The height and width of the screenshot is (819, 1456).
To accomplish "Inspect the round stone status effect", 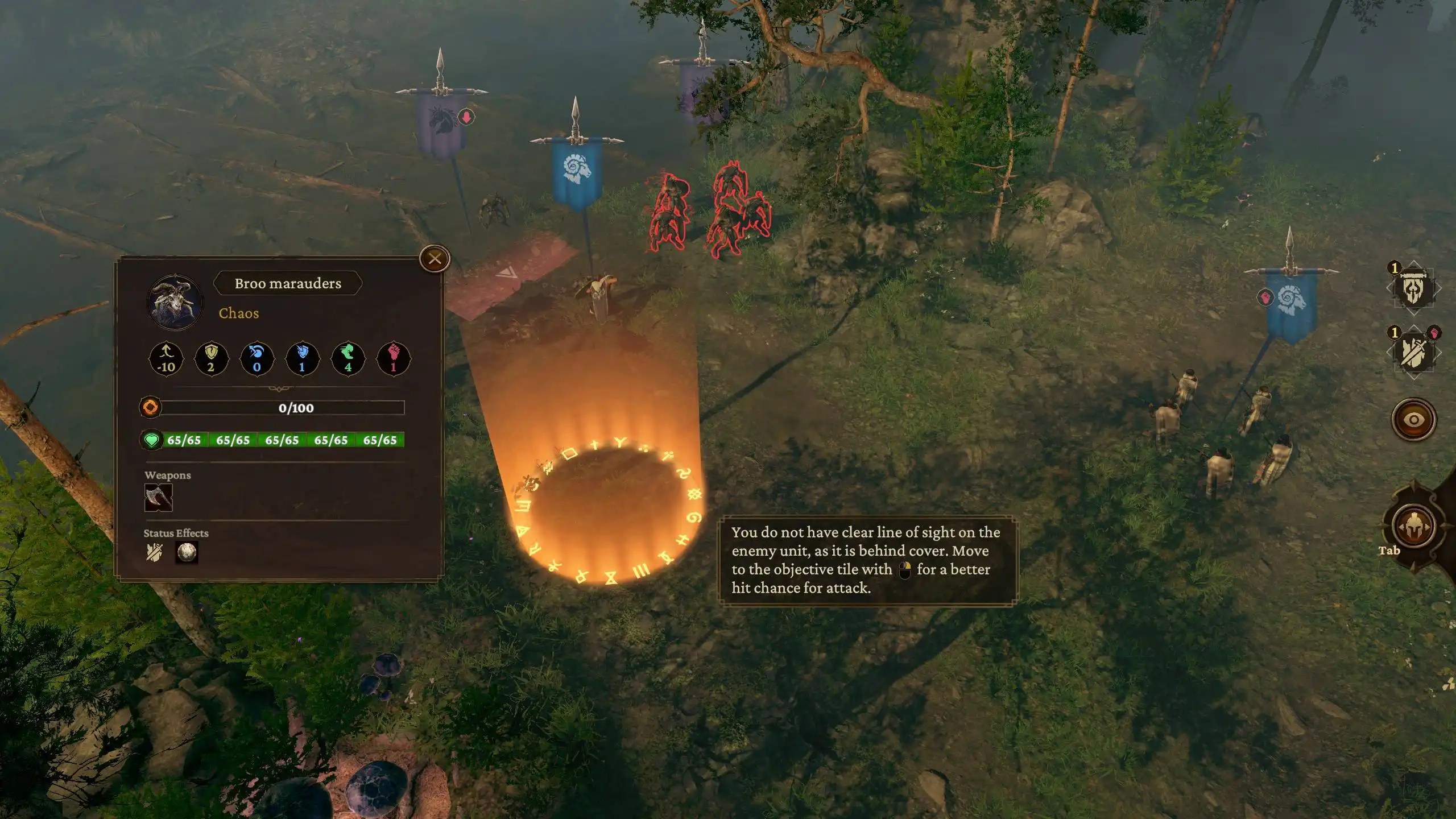I will pyautogui.click(x=187, y=552).
